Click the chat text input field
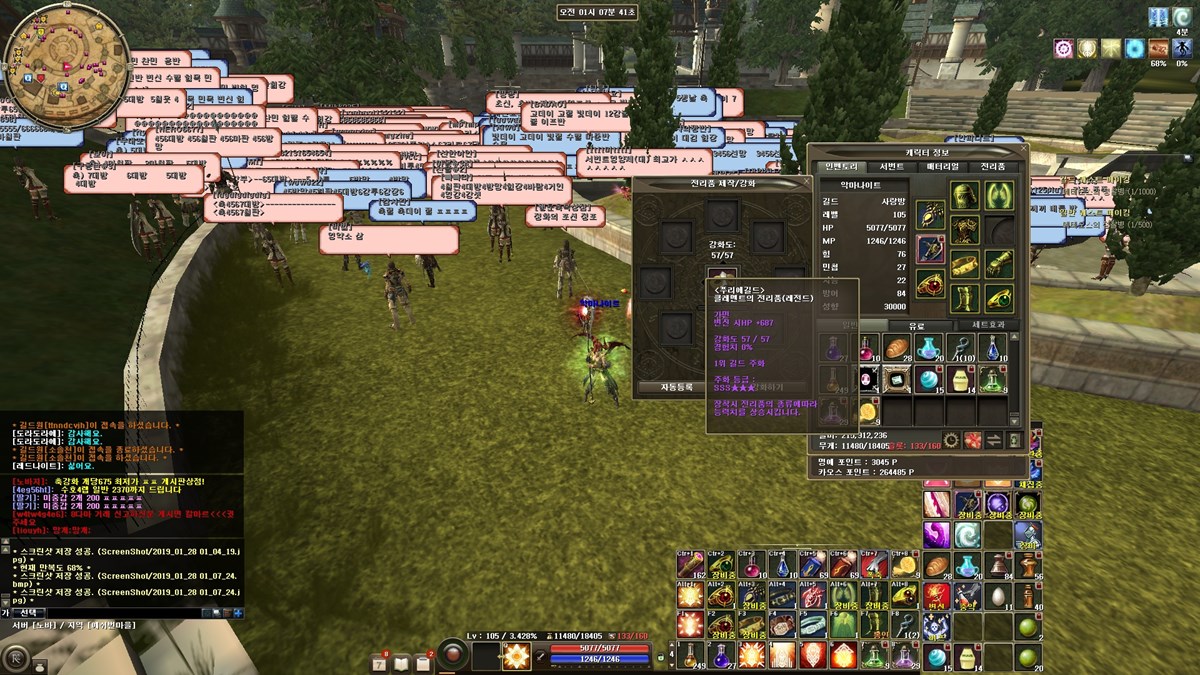Image resolution: width=1200 pixels, height=675 pixels. (120, 612)
